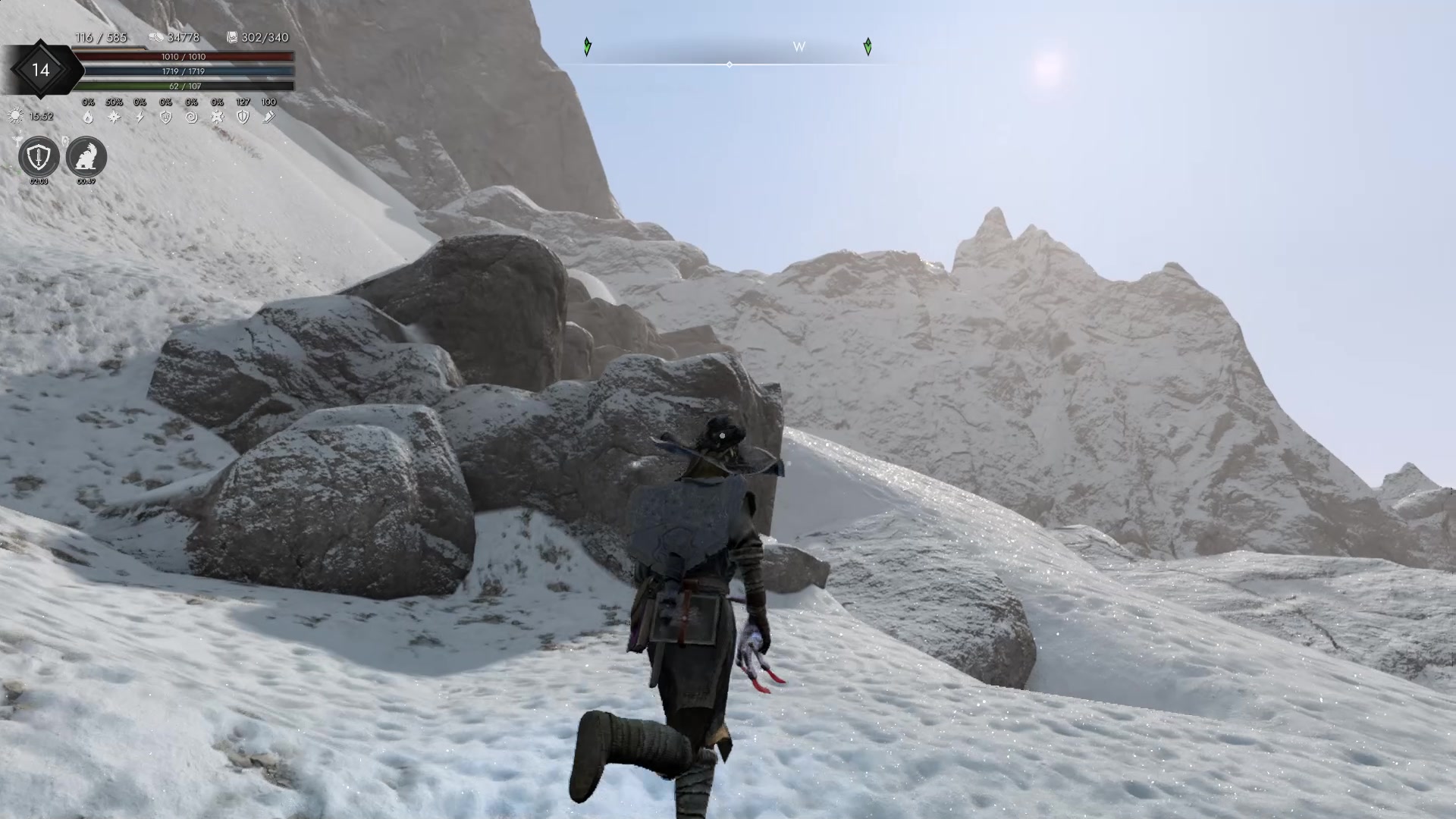Select the level 14 diamond badge
This screenshot has height=819, width=1456.
40,70
